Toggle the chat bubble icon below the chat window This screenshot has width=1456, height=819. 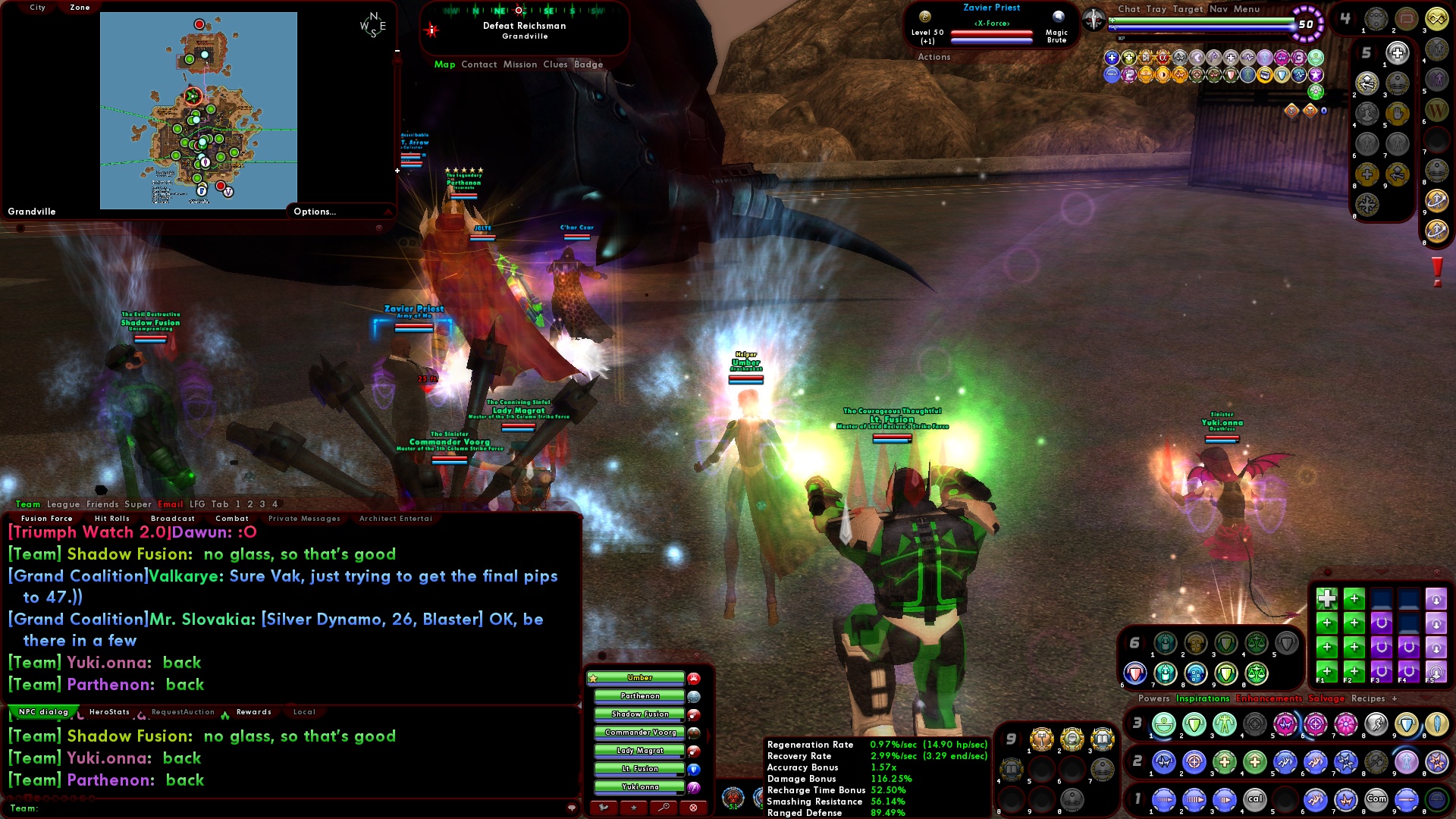(572, 808)
